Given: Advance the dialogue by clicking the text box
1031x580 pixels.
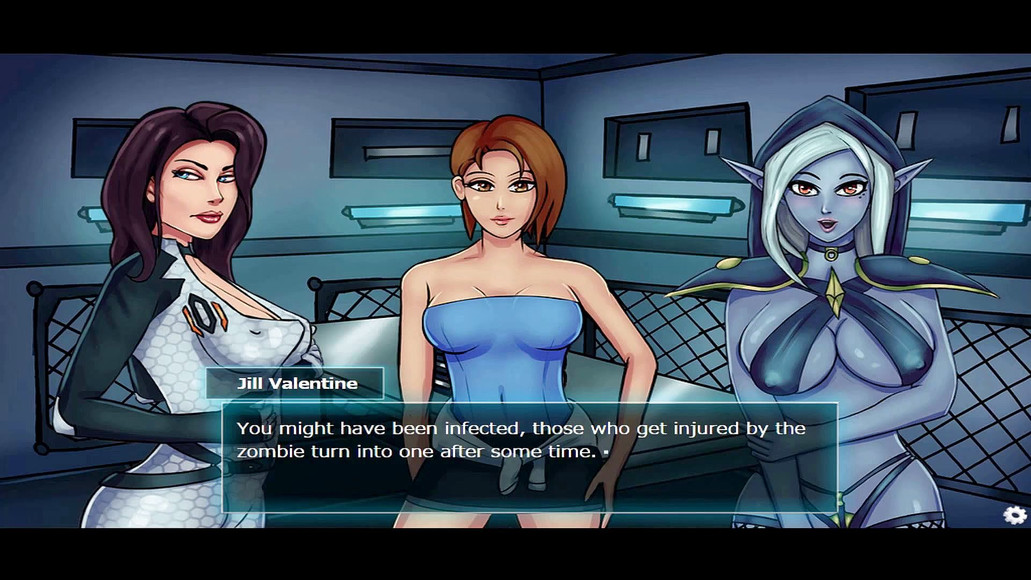Looking at the screenshot, I should pyautogui.click(x=529, y=457).
